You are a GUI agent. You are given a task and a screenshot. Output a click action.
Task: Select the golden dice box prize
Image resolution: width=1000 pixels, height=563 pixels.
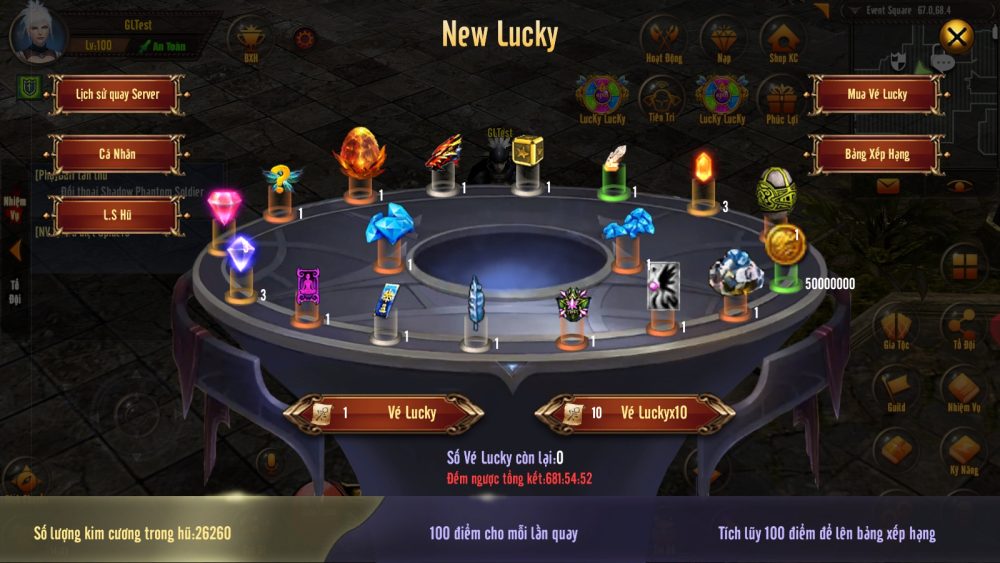coord(526,152)
